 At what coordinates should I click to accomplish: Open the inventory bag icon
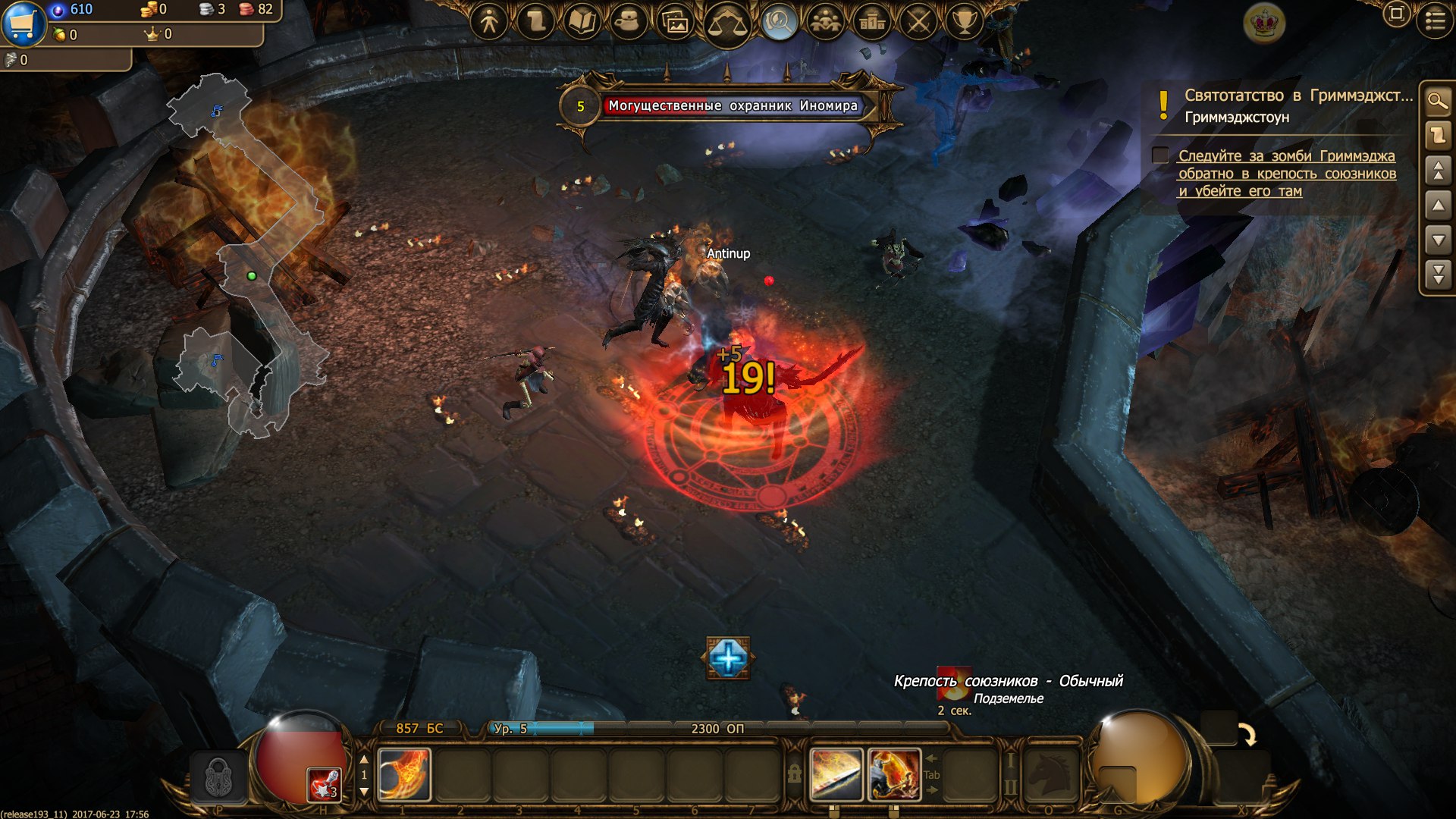pos(628,22)
